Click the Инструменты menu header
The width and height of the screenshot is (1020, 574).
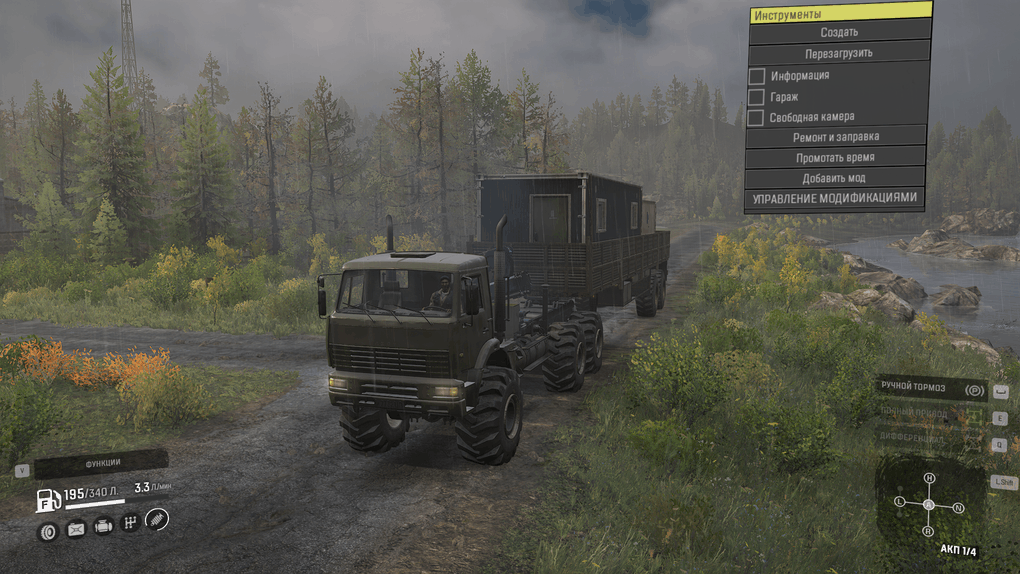[838, 14]
